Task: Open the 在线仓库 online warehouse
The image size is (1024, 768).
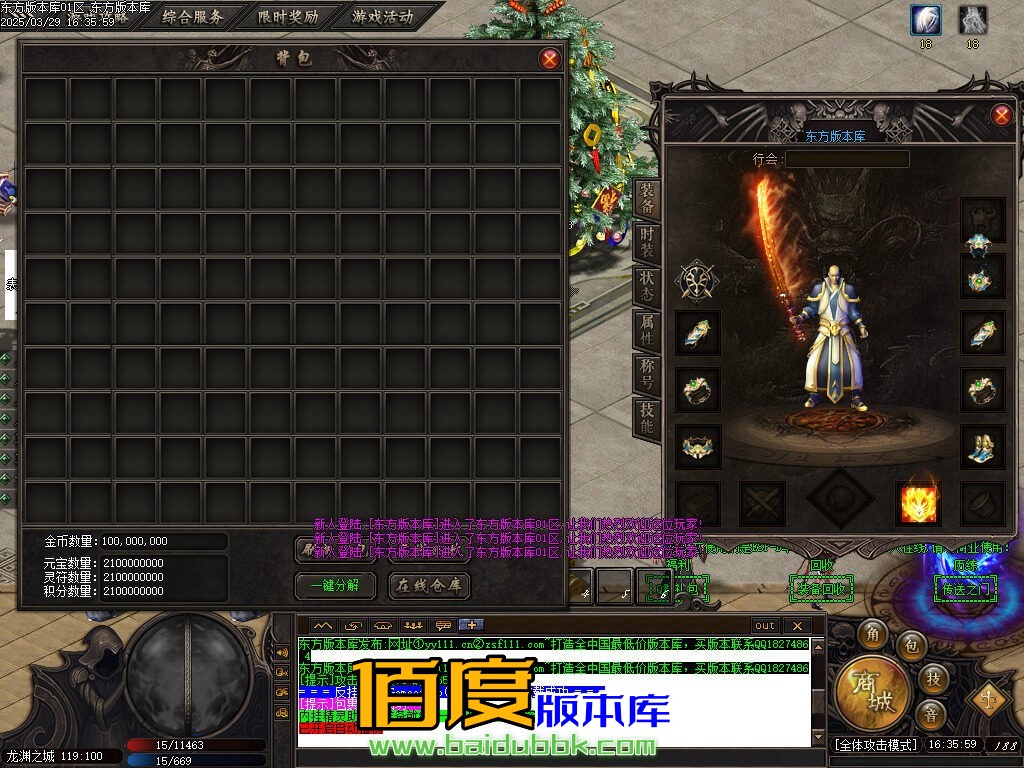Action: point(429,586)
